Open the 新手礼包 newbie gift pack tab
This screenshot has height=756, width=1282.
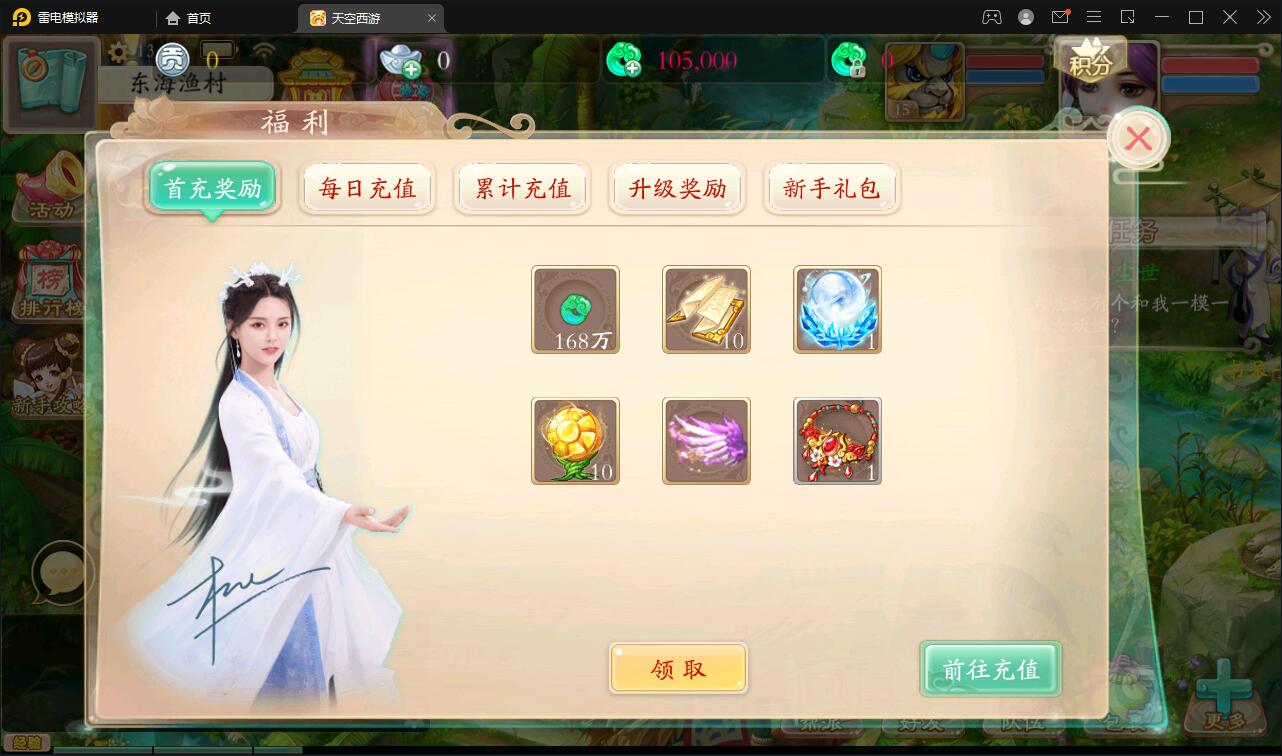click(x=831, y=188)
